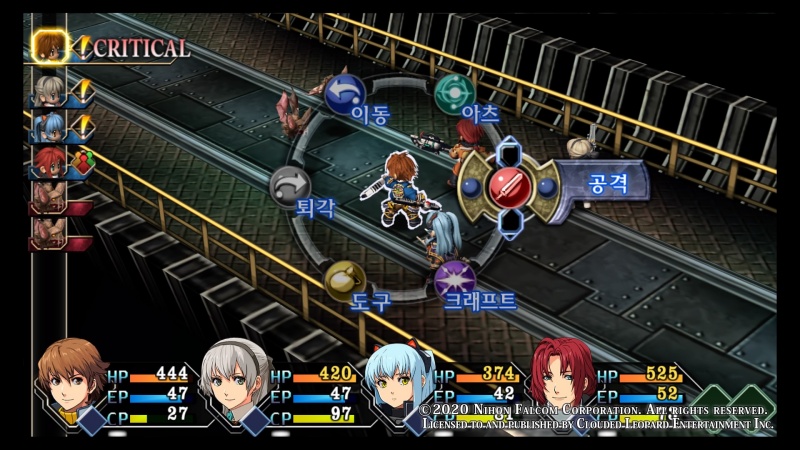Open the 크래프트 (Craft) menu
The width and height of the screenshot is (800, 450).
454,277
